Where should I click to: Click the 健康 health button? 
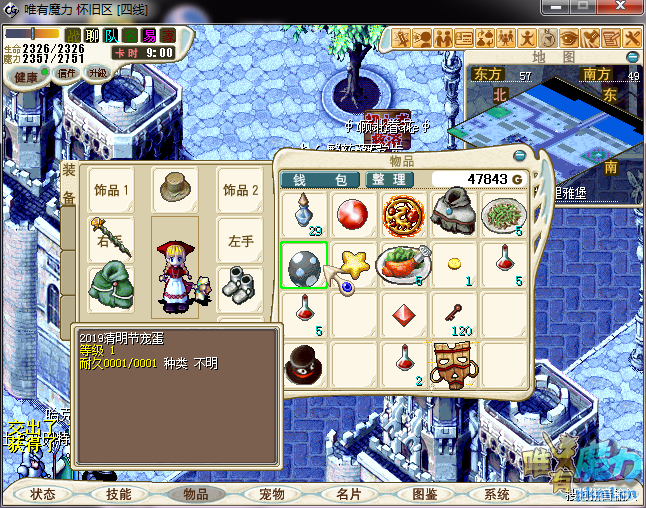click(x=27, y=77)
